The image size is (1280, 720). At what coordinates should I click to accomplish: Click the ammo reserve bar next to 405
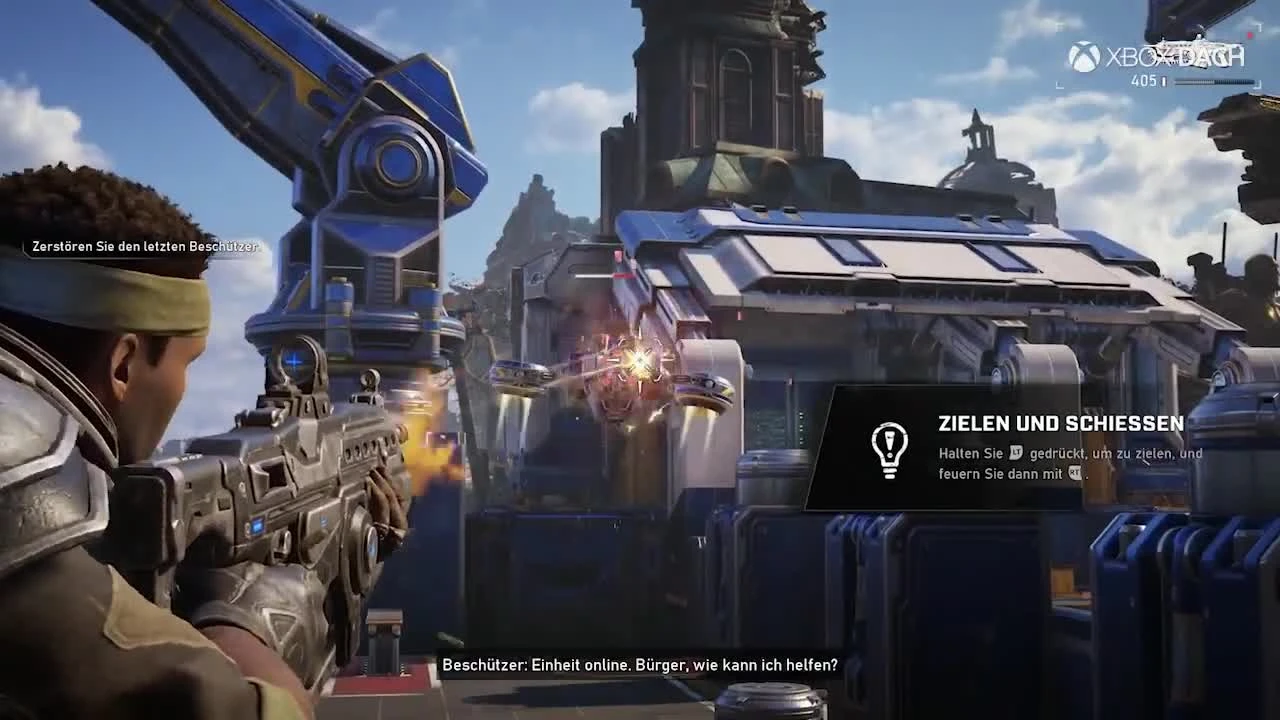1215,81
